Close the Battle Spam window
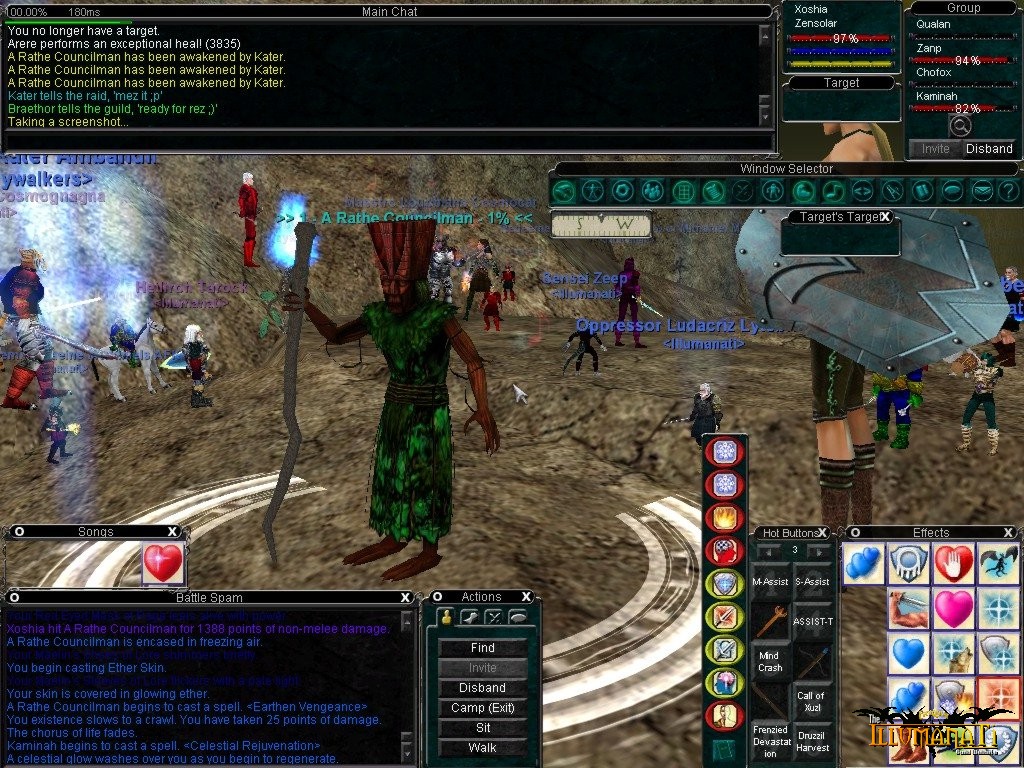Image resolution: width=1024 pixels, height=768 pixels. [x=405, y=597]
